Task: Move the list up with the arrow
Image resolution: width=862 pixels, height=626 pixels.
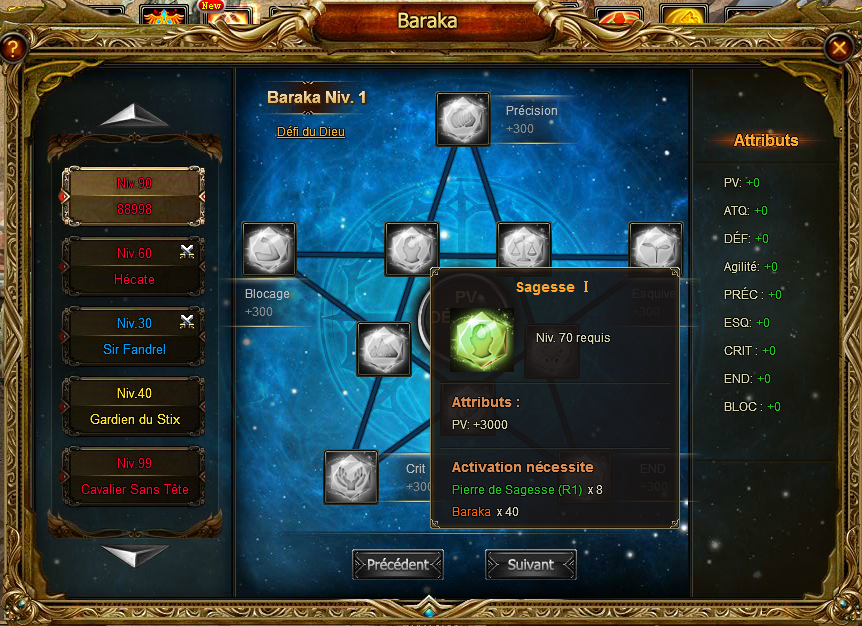Action: (134, 116)
